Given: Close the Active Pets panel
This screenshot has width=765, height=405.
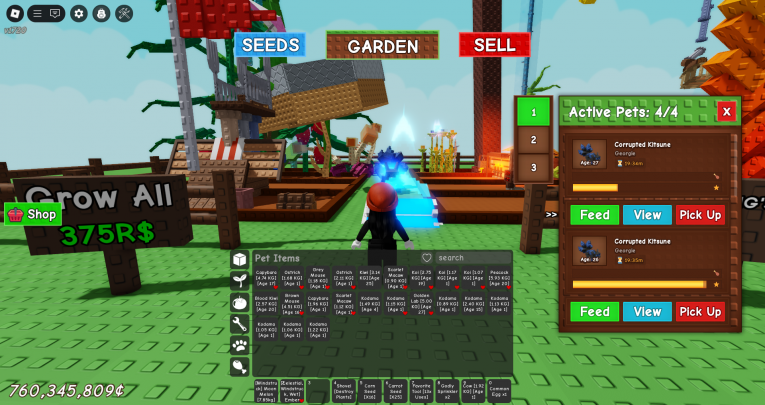Looking at the screenshot, I should (726, 112).
